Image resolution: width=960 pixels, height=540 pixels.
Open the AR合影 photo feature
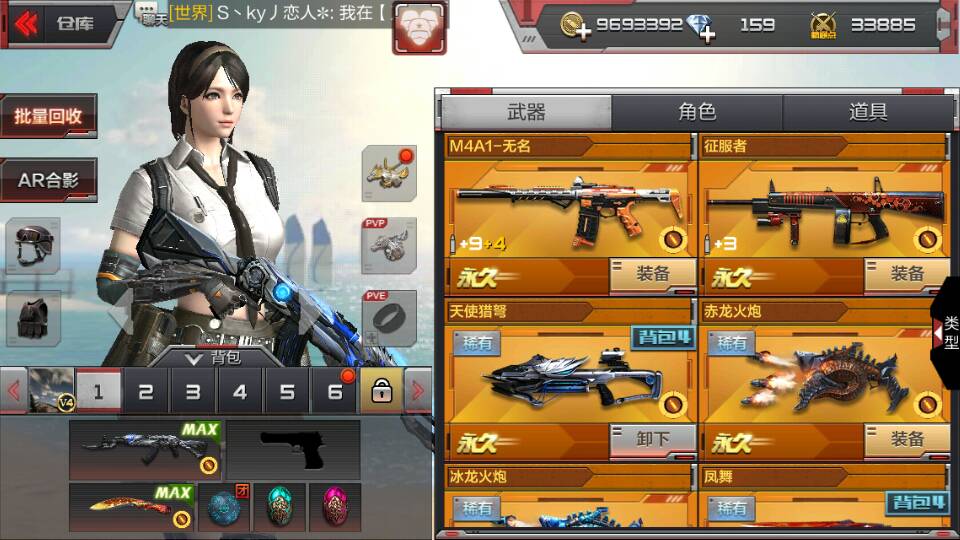coord(48,181)
